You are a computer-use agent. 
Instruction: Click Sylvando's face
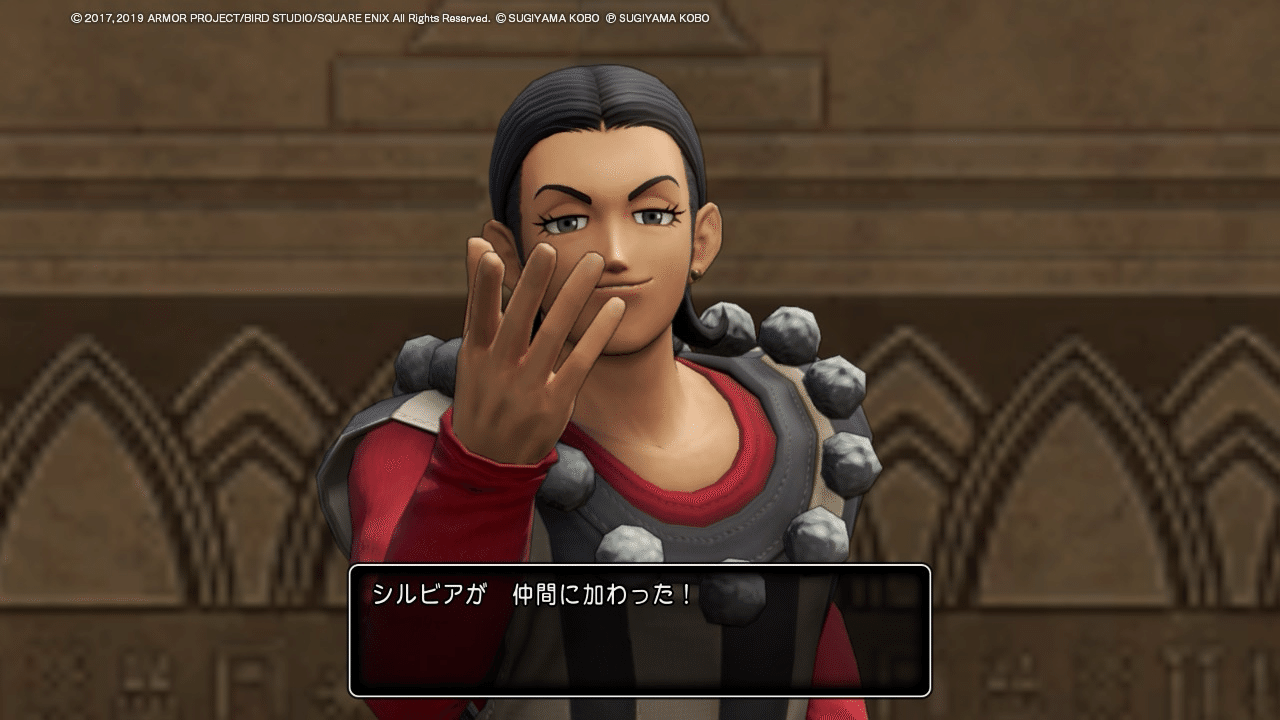[x=615, y=230]
